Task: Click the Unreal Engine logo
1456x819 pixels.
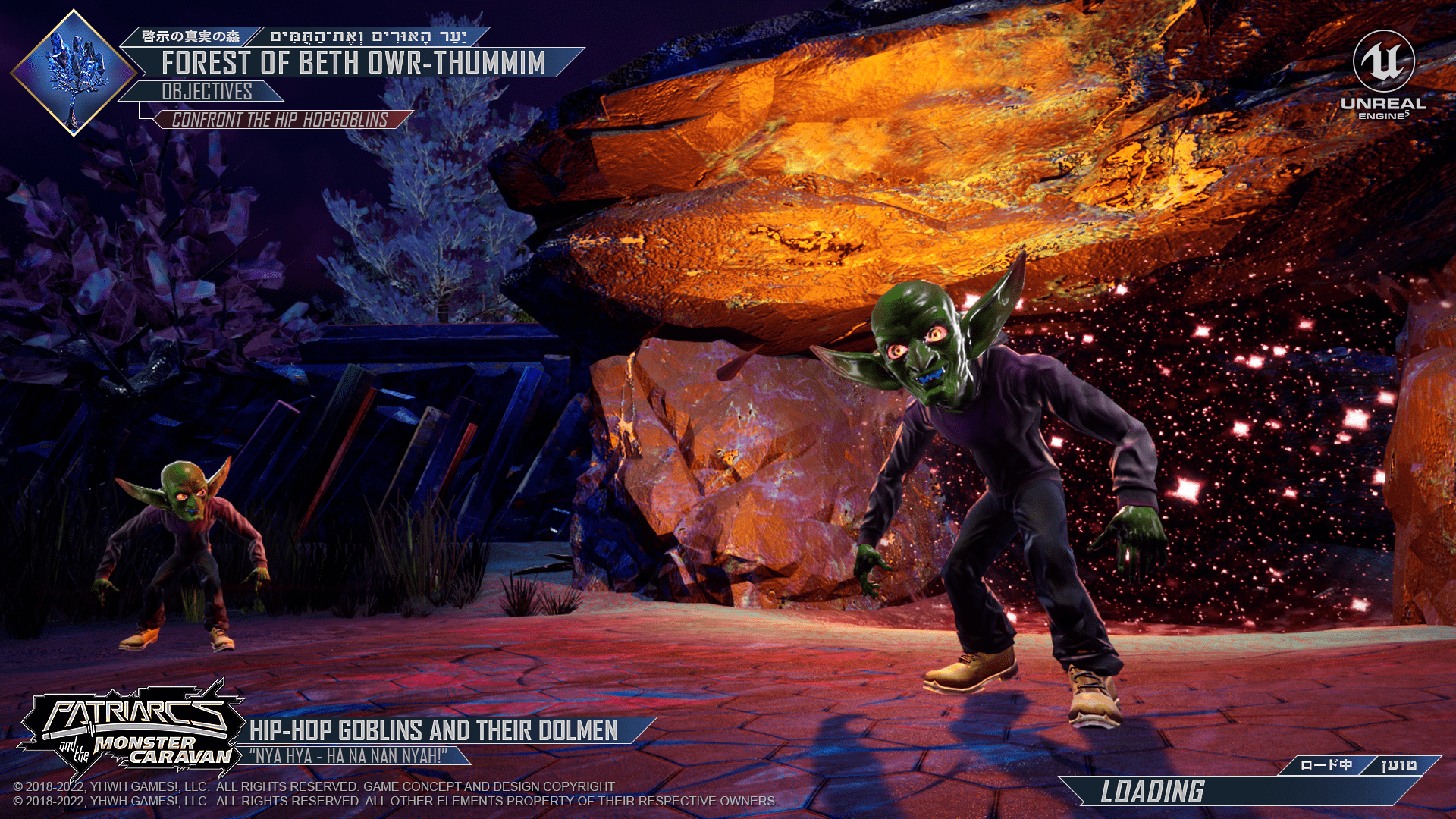Action: (1383, 76)
